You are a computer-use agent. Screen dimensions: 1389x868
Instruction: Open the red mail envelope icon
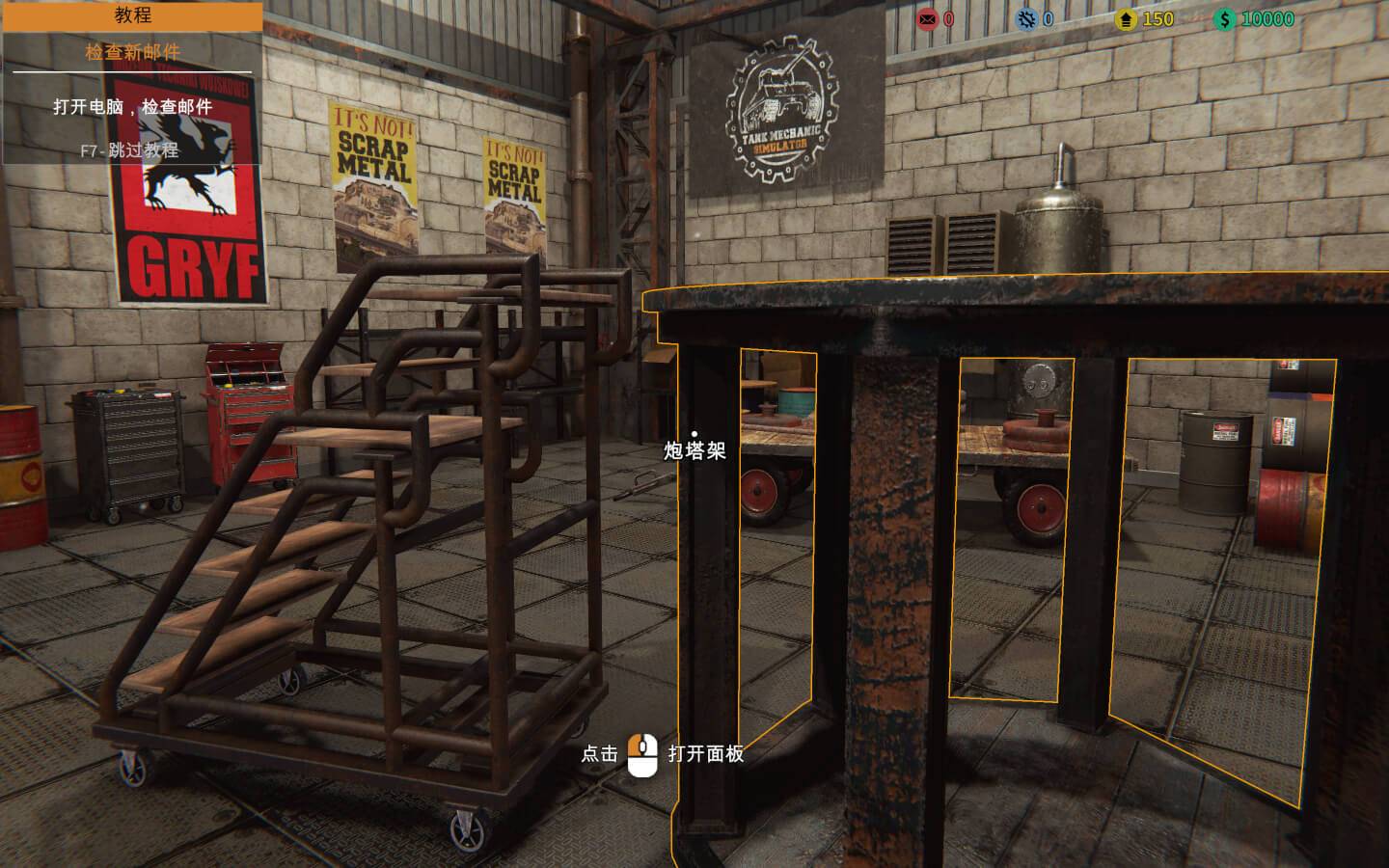pos(927,19)
